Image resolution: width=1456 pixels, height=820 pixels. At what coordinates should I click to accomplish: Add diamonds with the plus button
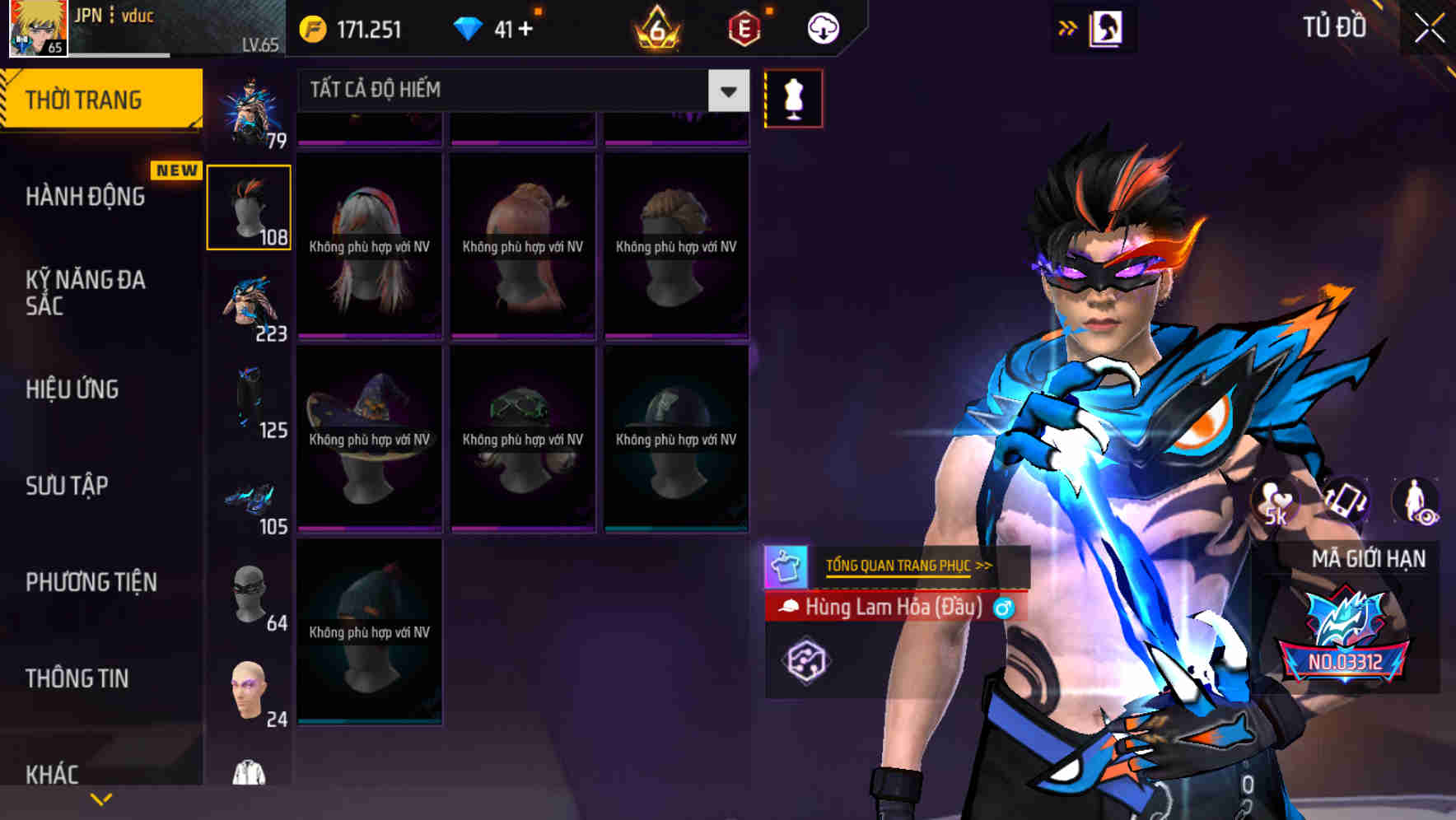(x=525, y=30)
